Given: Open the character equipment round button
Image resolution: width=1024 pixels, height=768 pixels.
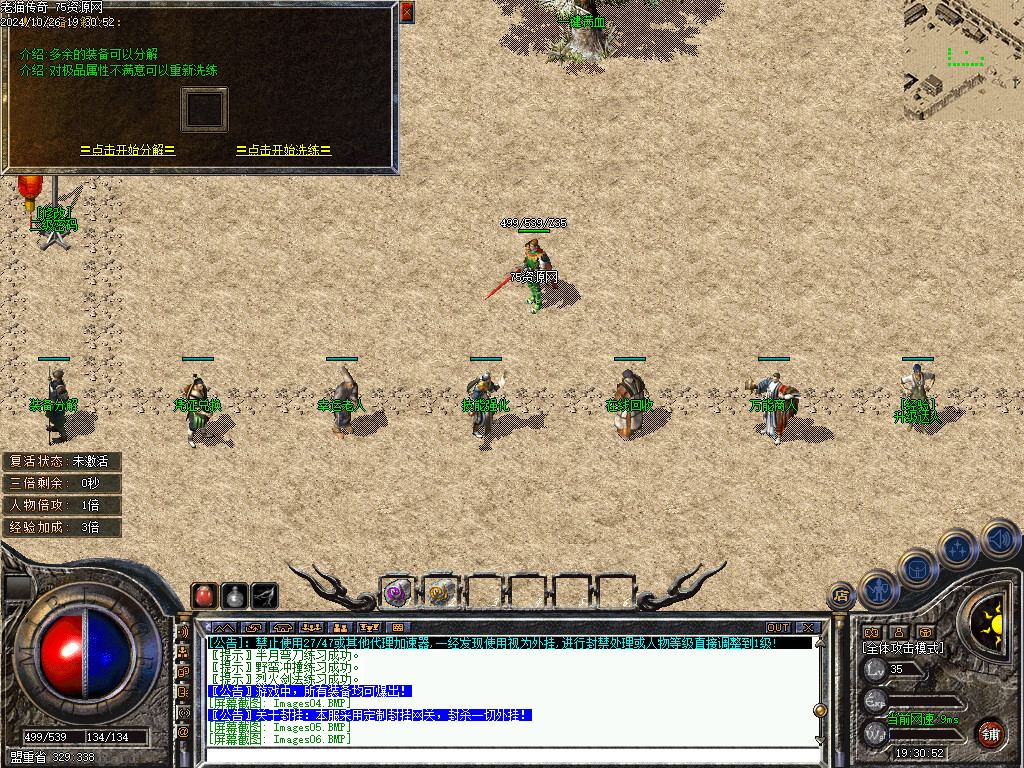Looking at the screenshot, I should tap(879, 589).
